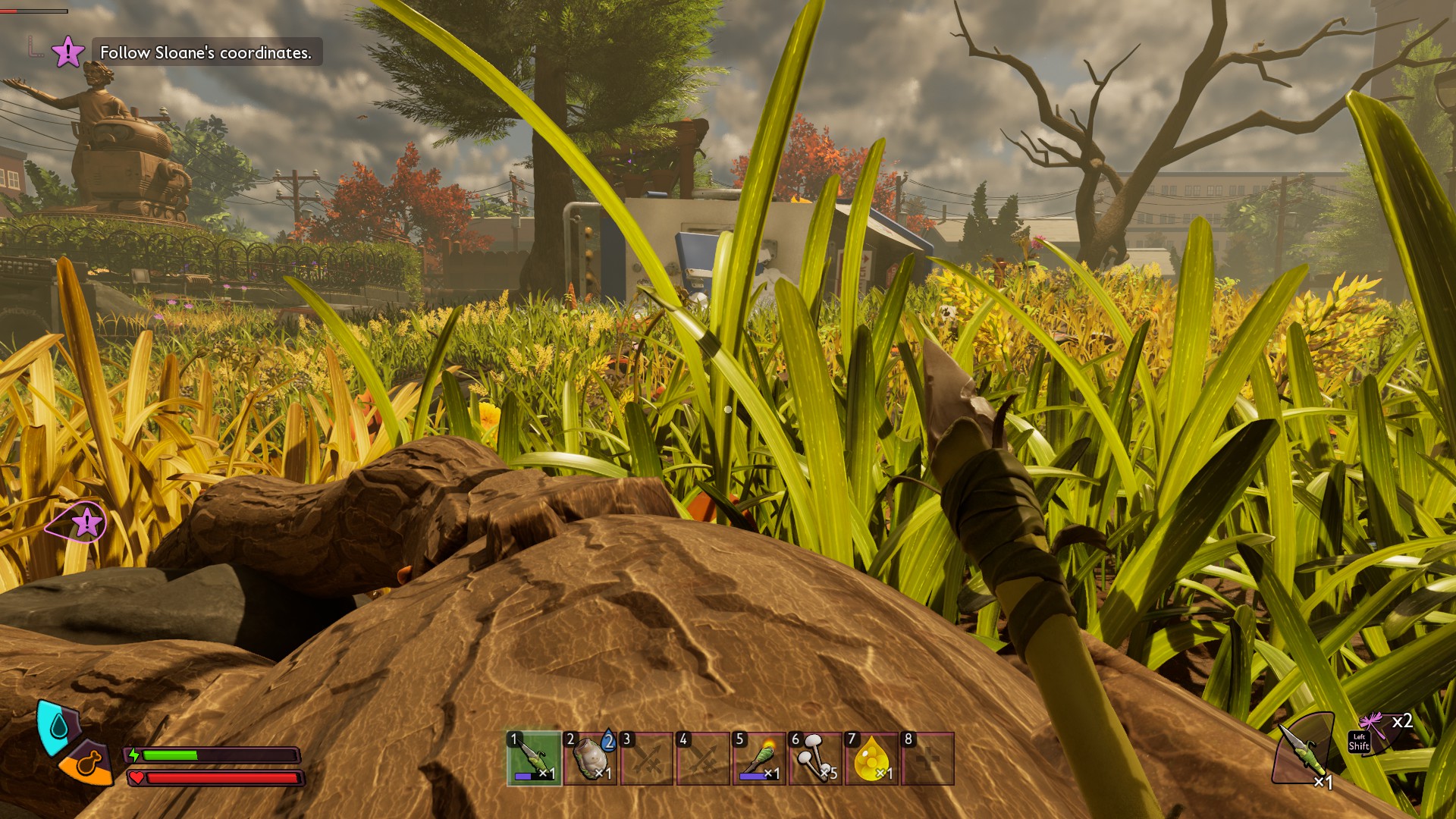
Task: Select the yellow nectar drop in slot 7
Action: pyautogui.click(x=871, y=758)
